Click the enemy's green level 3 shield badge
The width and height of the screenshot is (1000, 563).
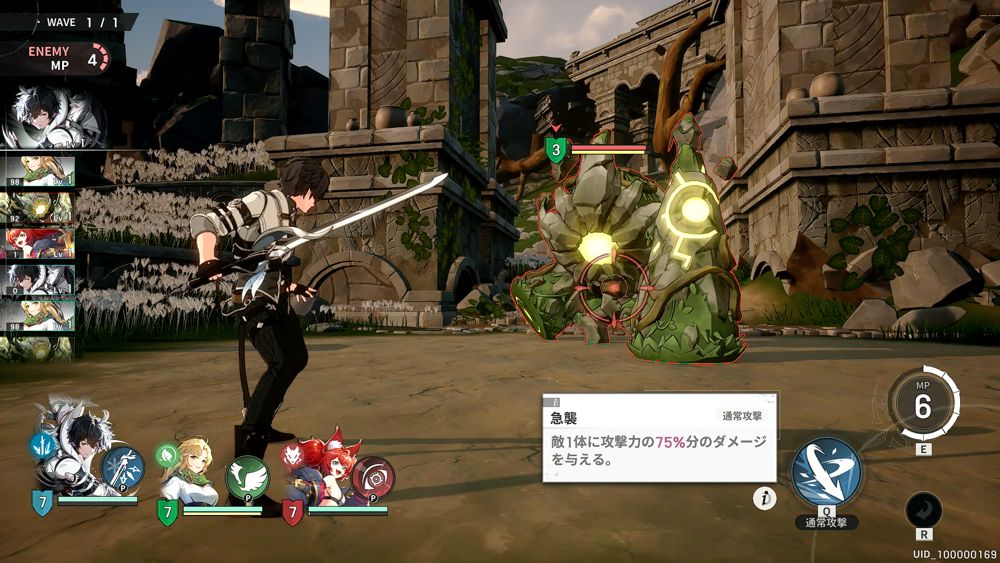[556, 150]
